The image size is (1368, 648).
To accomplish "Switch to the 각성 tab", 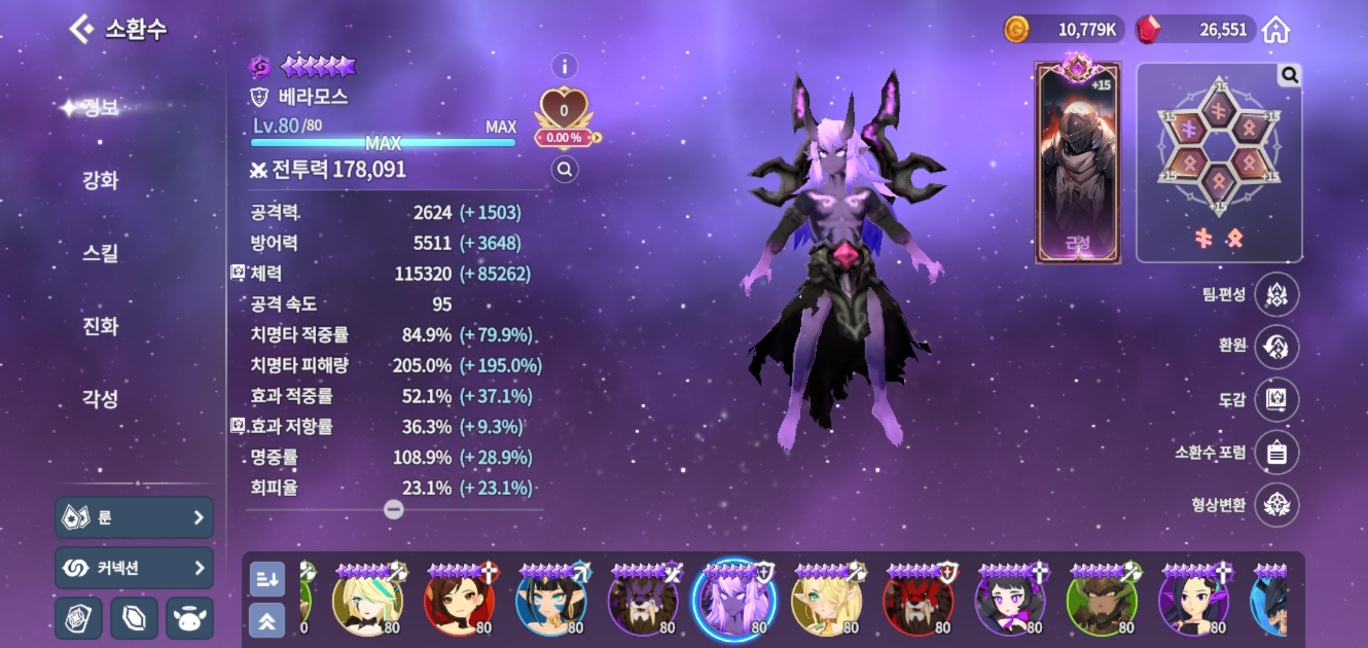I will 100,398.
